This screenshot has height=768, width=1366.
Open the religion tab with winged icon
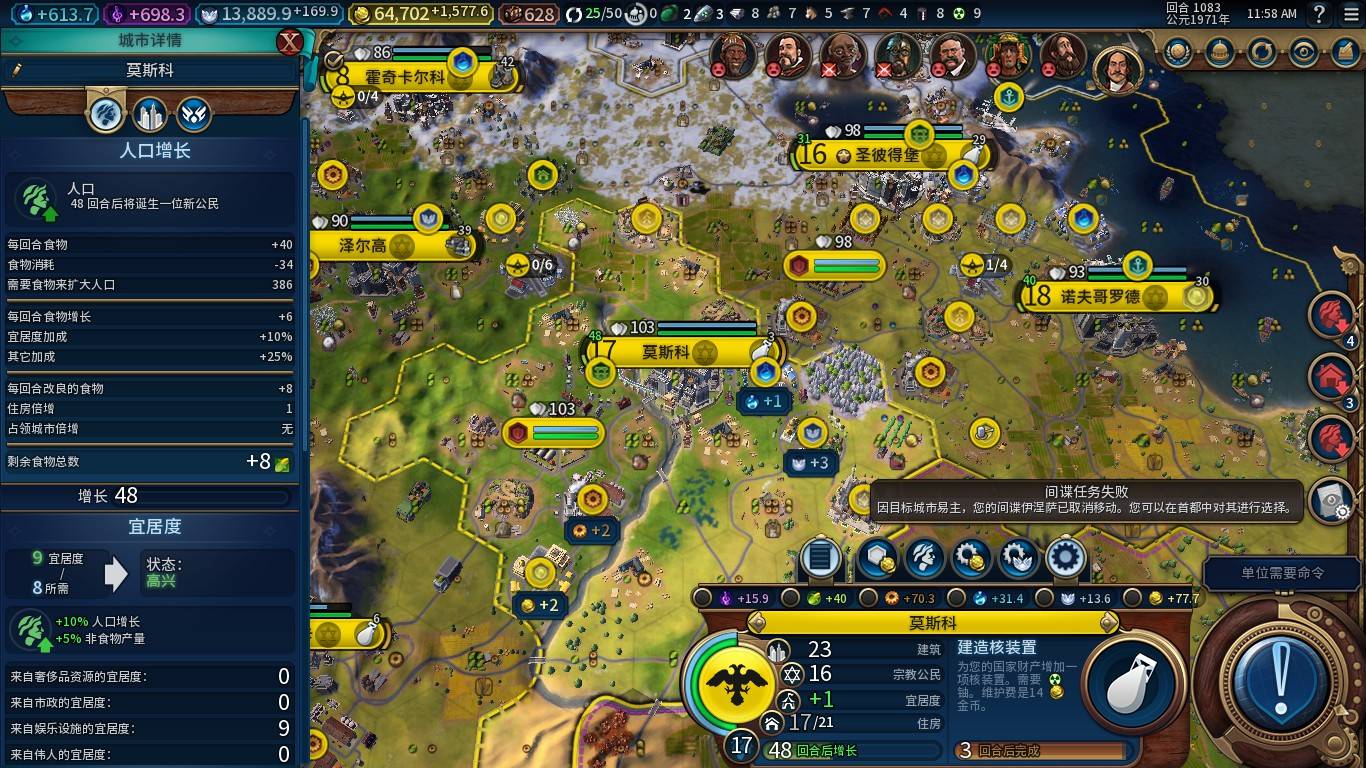194,116
